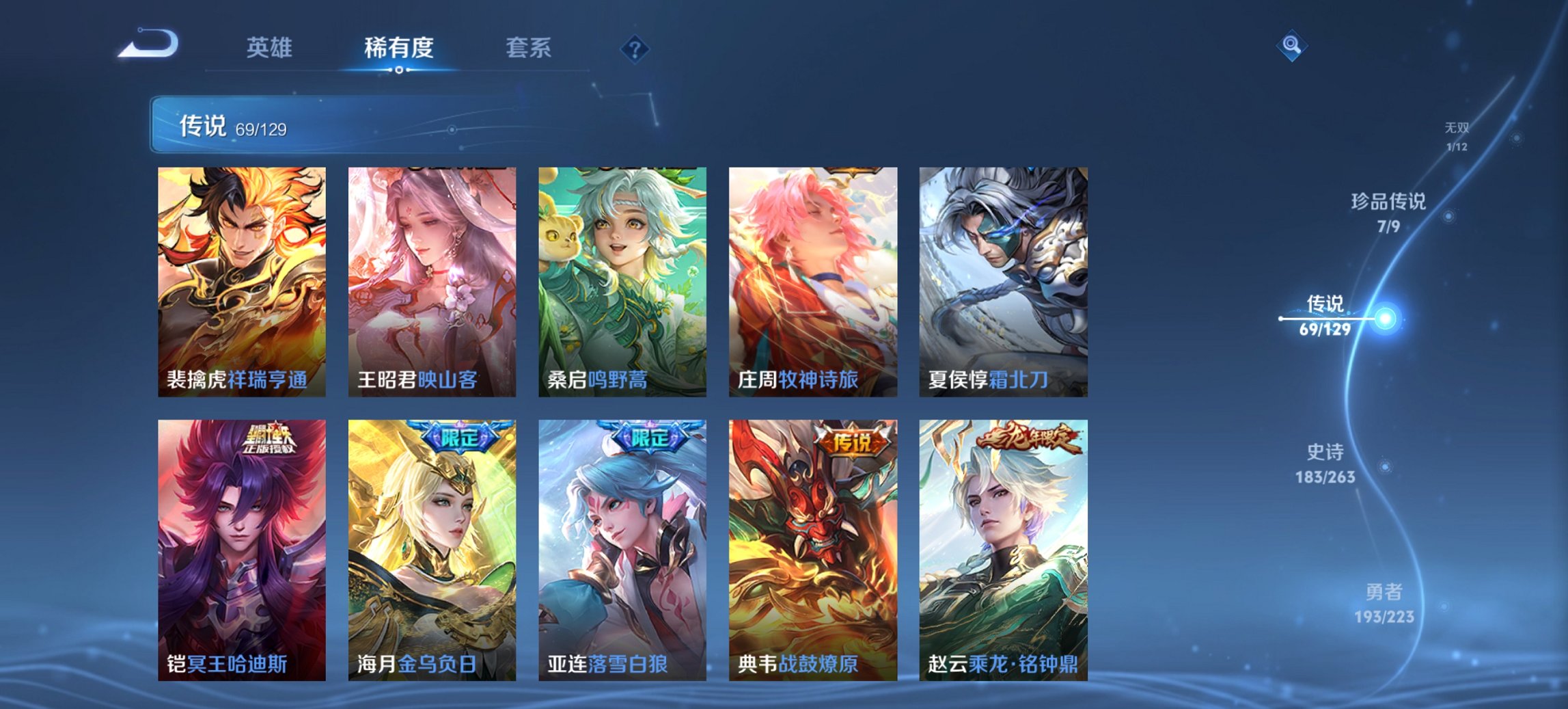
Task: Open the search magnifier icon
Action: pos(1290,46)
